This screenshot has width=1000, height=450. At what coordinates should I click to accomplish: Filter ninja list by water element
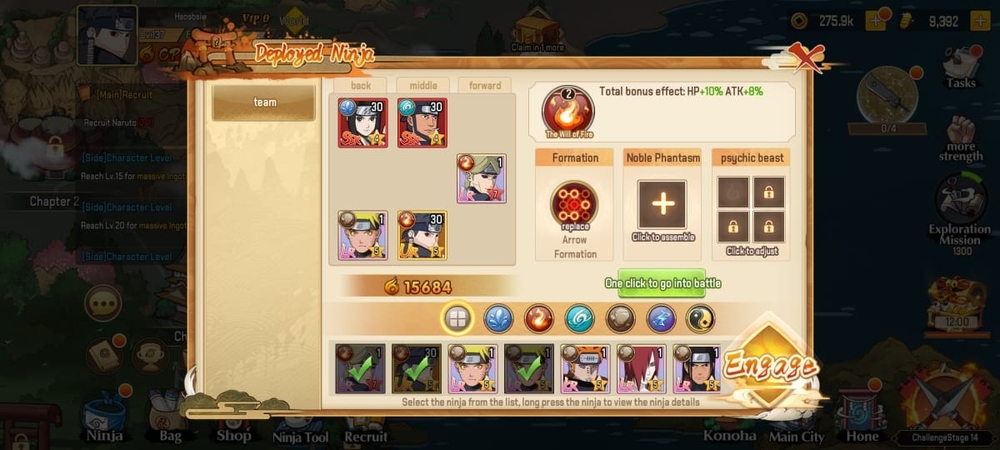pyautogui.click(x=498, y=318)
